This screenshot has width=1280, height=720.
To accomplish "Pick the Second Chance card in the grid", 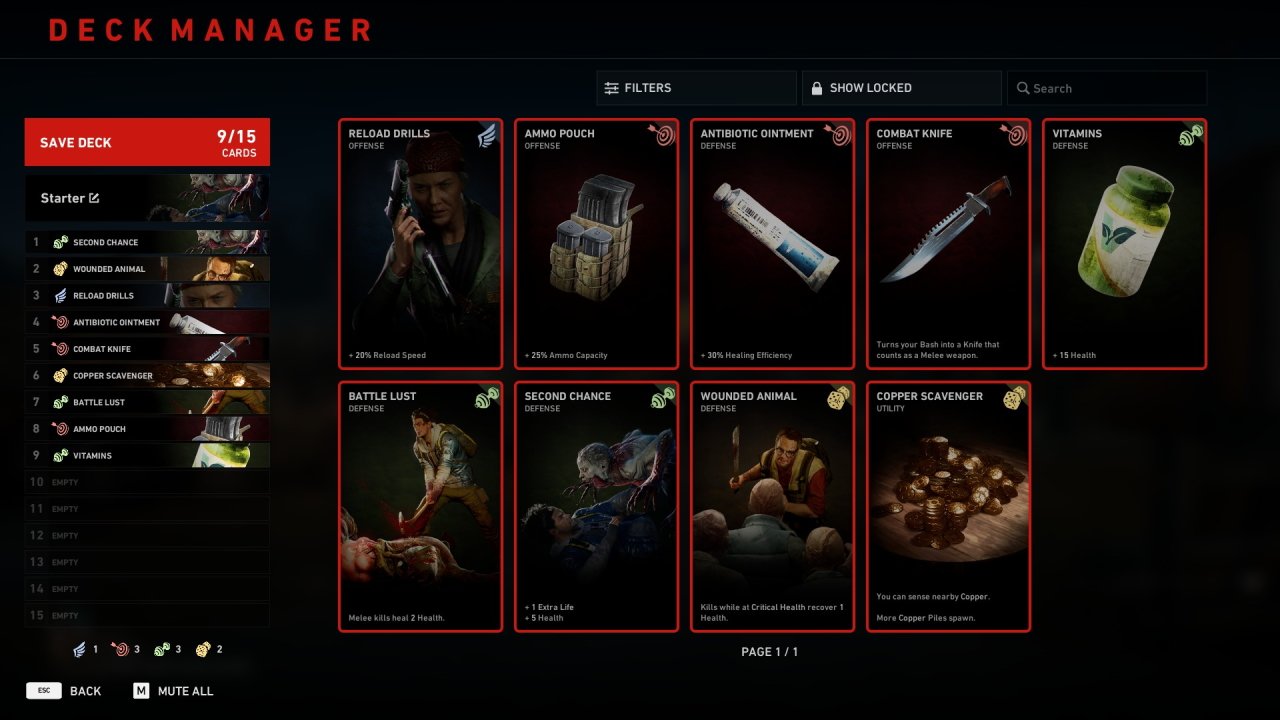I will coord(596,506).
